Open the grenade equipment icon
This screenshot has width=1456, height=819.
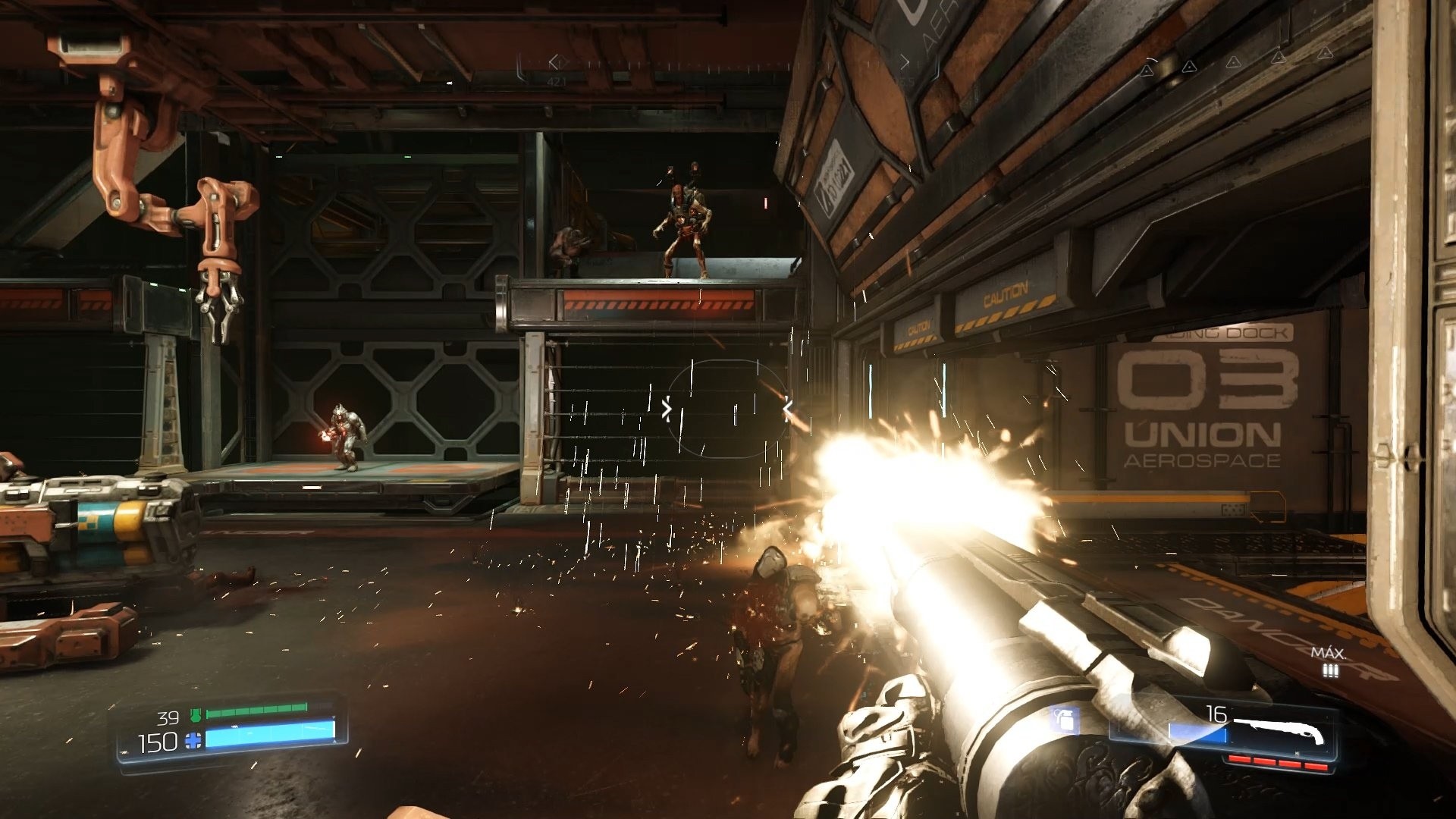click(x=1062, y=720)
